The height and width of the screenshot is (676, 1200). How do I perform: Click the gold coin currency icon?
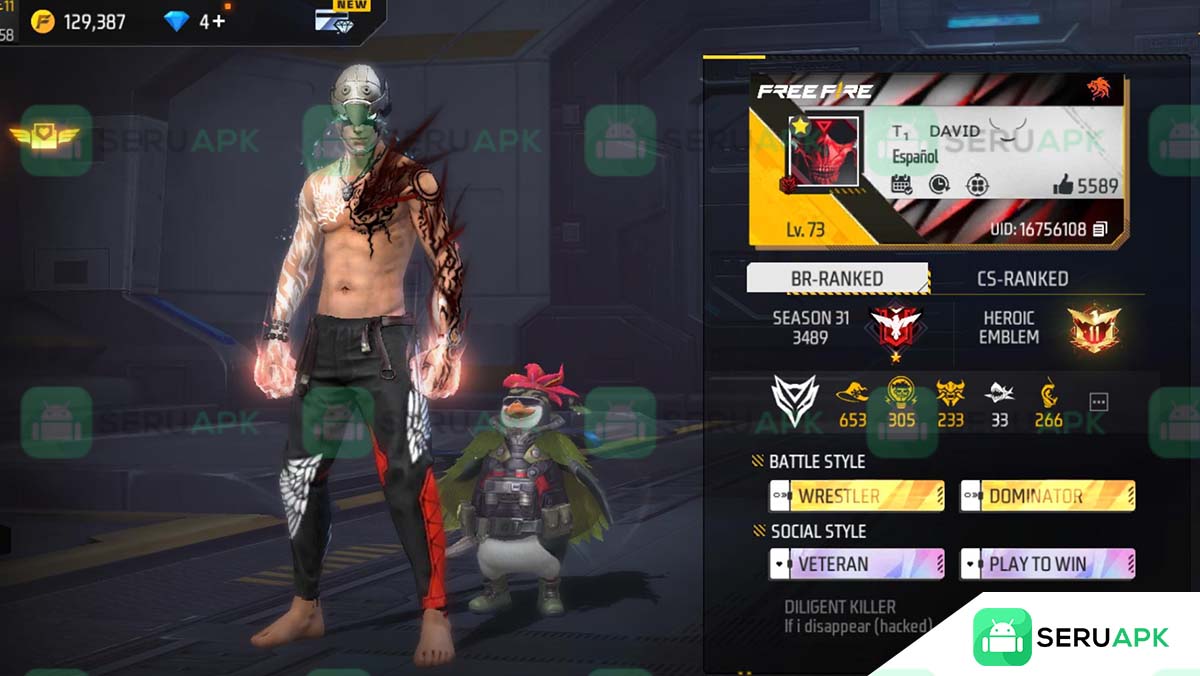coord(42,21)
